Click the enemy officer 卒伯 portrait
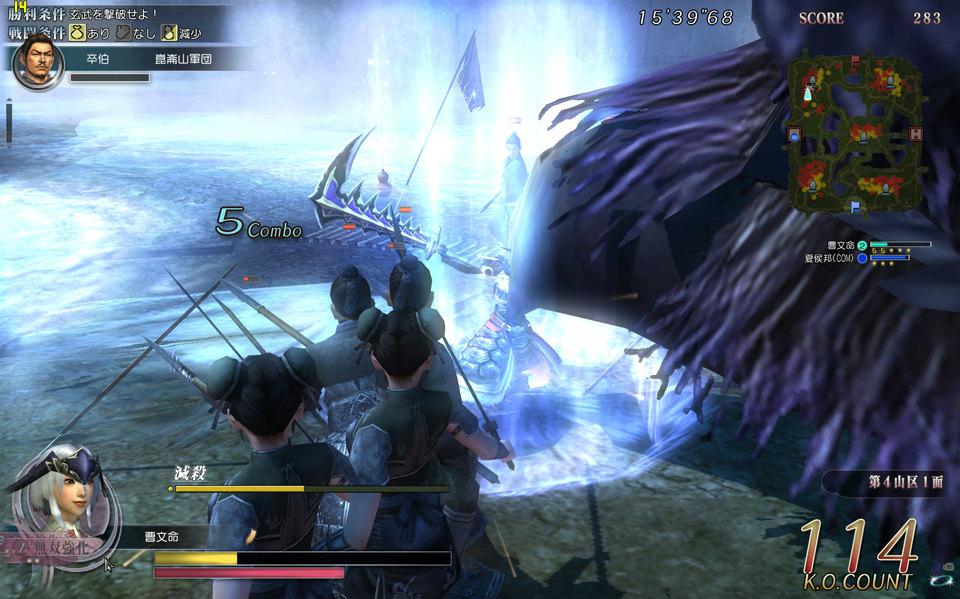Screen dimensions: 960x599 point(36,64)
